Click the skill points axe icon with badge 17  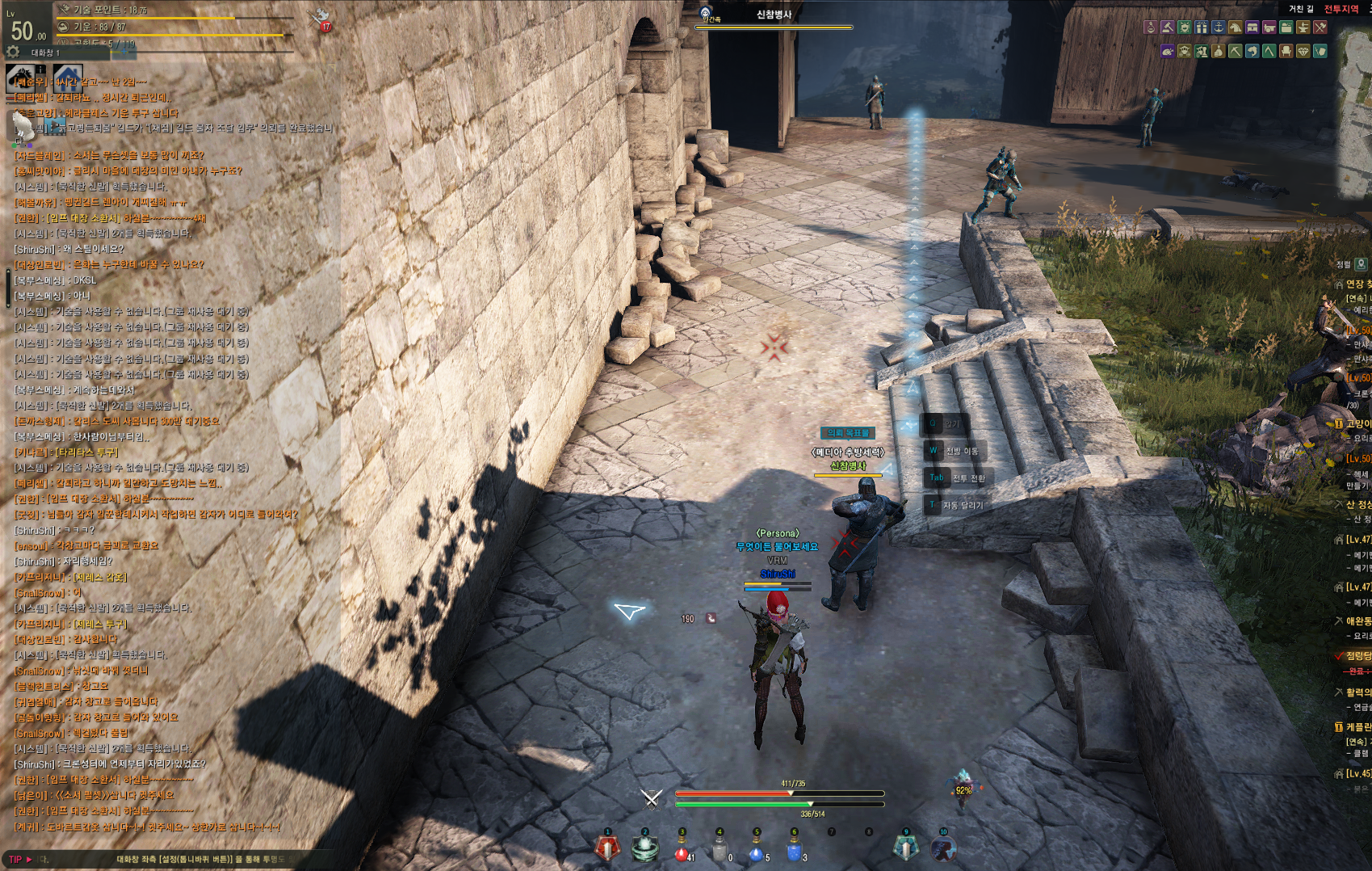coord(321,18)
